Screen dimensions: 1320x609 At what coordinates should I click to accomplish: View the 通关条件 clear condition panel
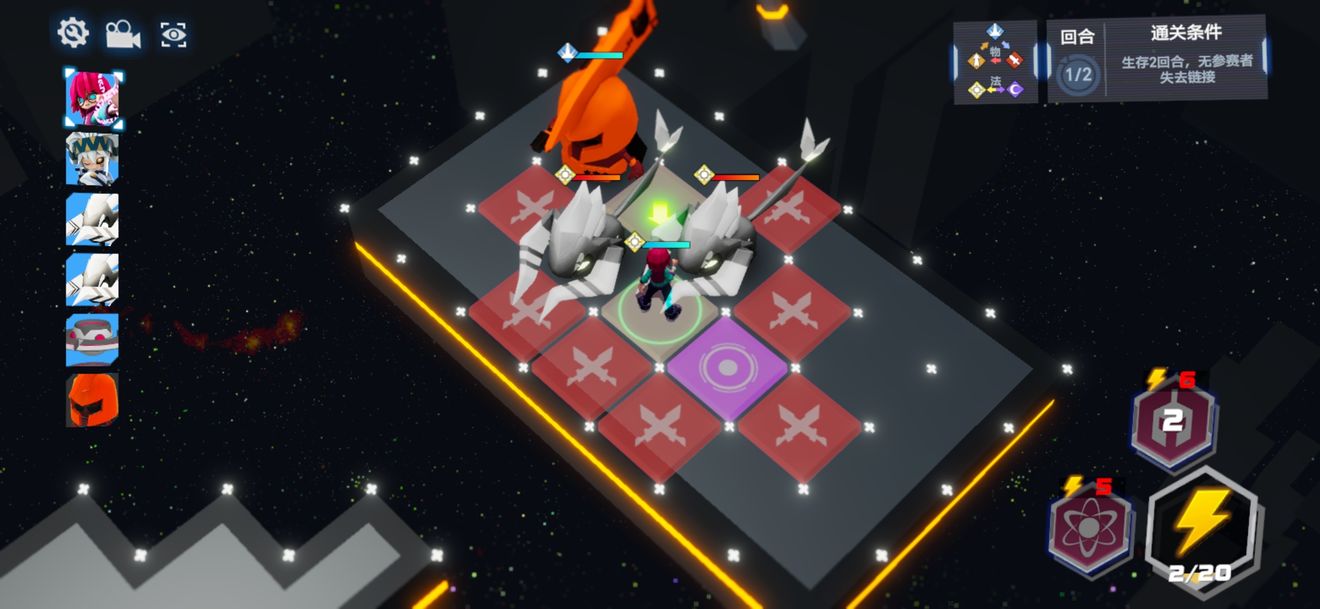click(x=1185, y=58)
